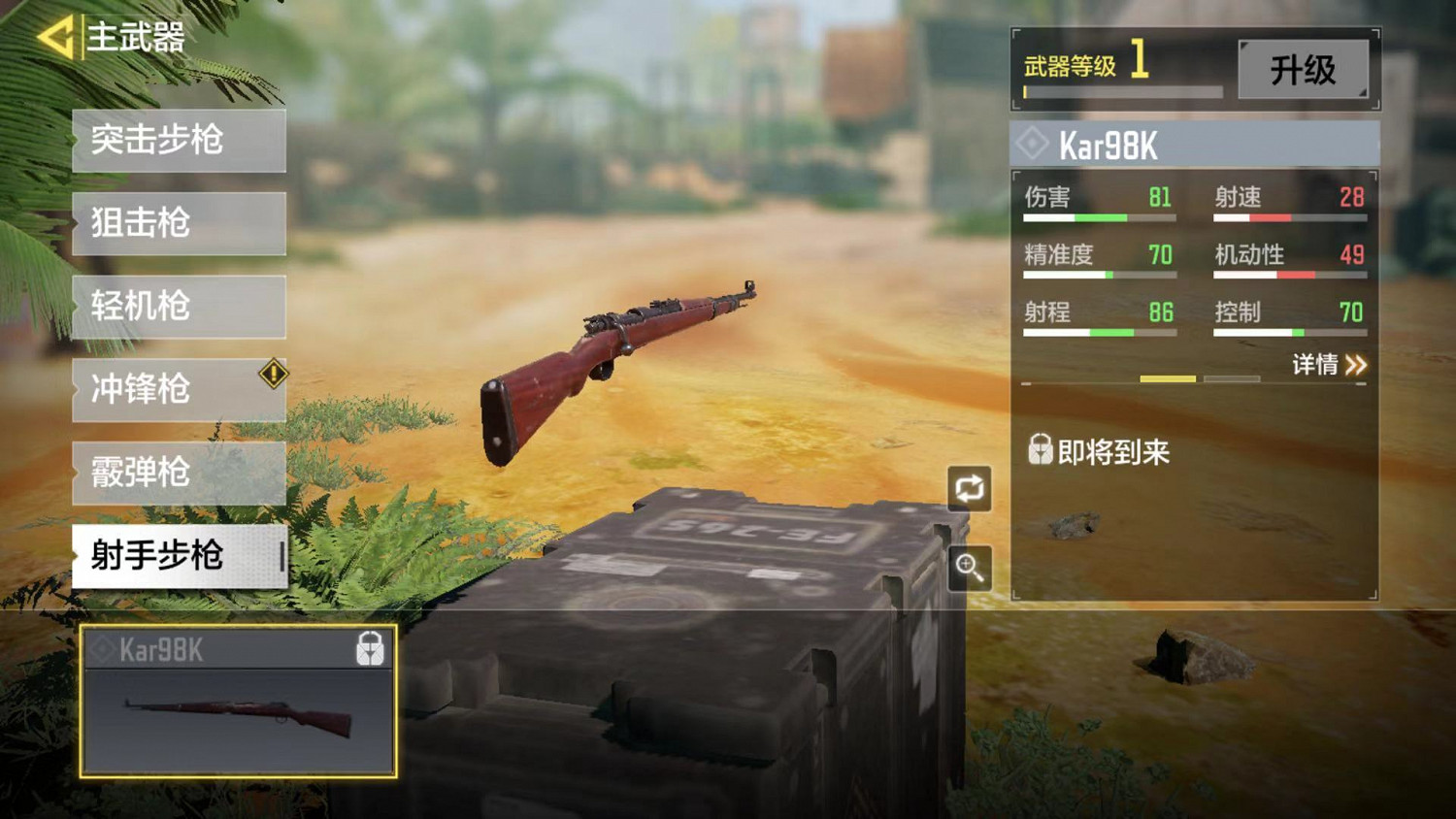Viewport: 1456px width, 819px height.
Task: Click the lock icon on the Kar98K thumbnail
Action: tap(370, 650)
